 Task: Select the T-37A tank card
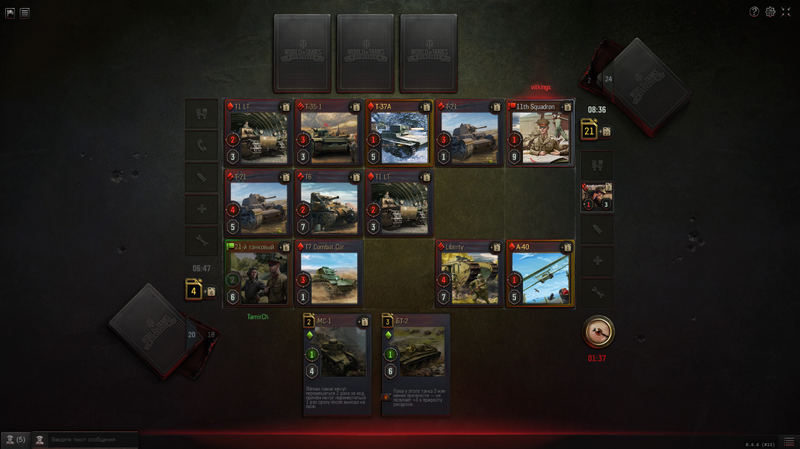[x=399, y=133]
